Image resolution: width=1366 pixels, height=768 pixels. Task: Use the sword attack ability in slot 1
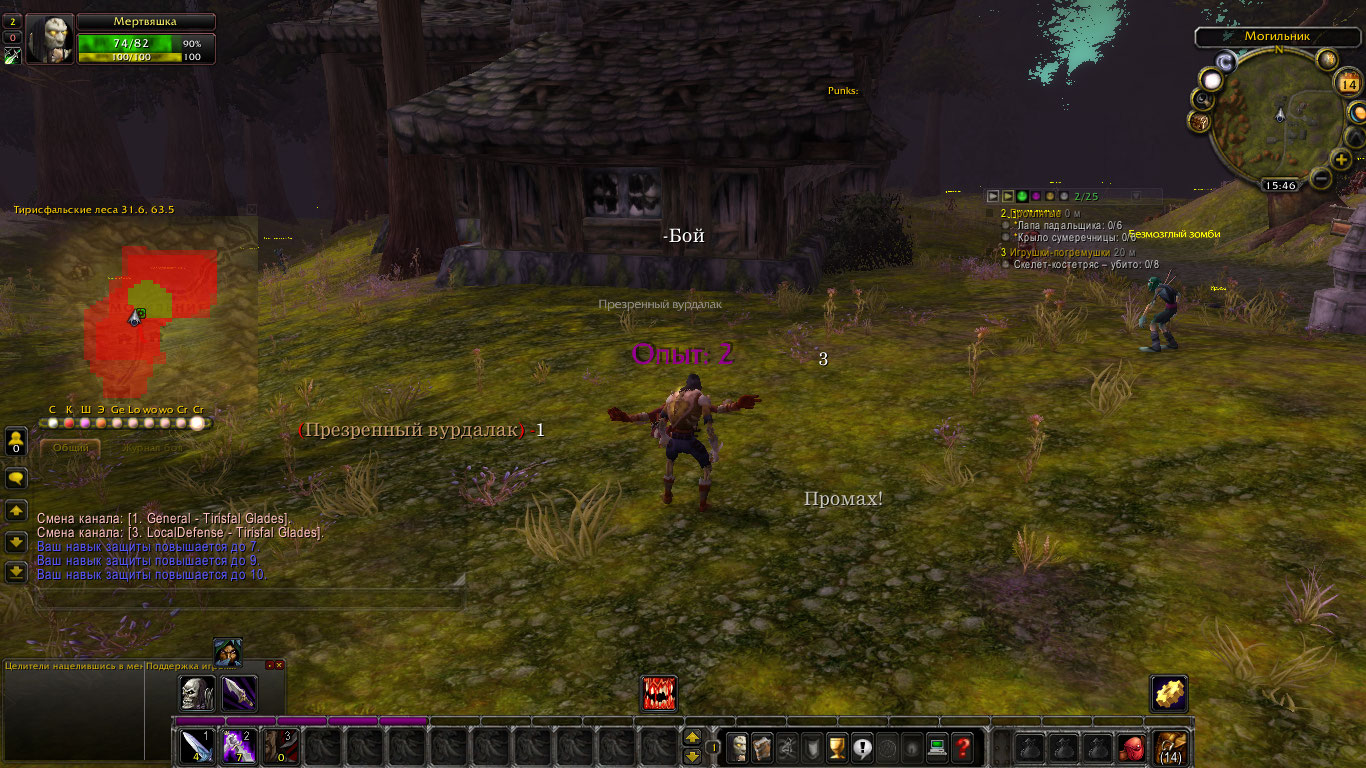[195, 747]
